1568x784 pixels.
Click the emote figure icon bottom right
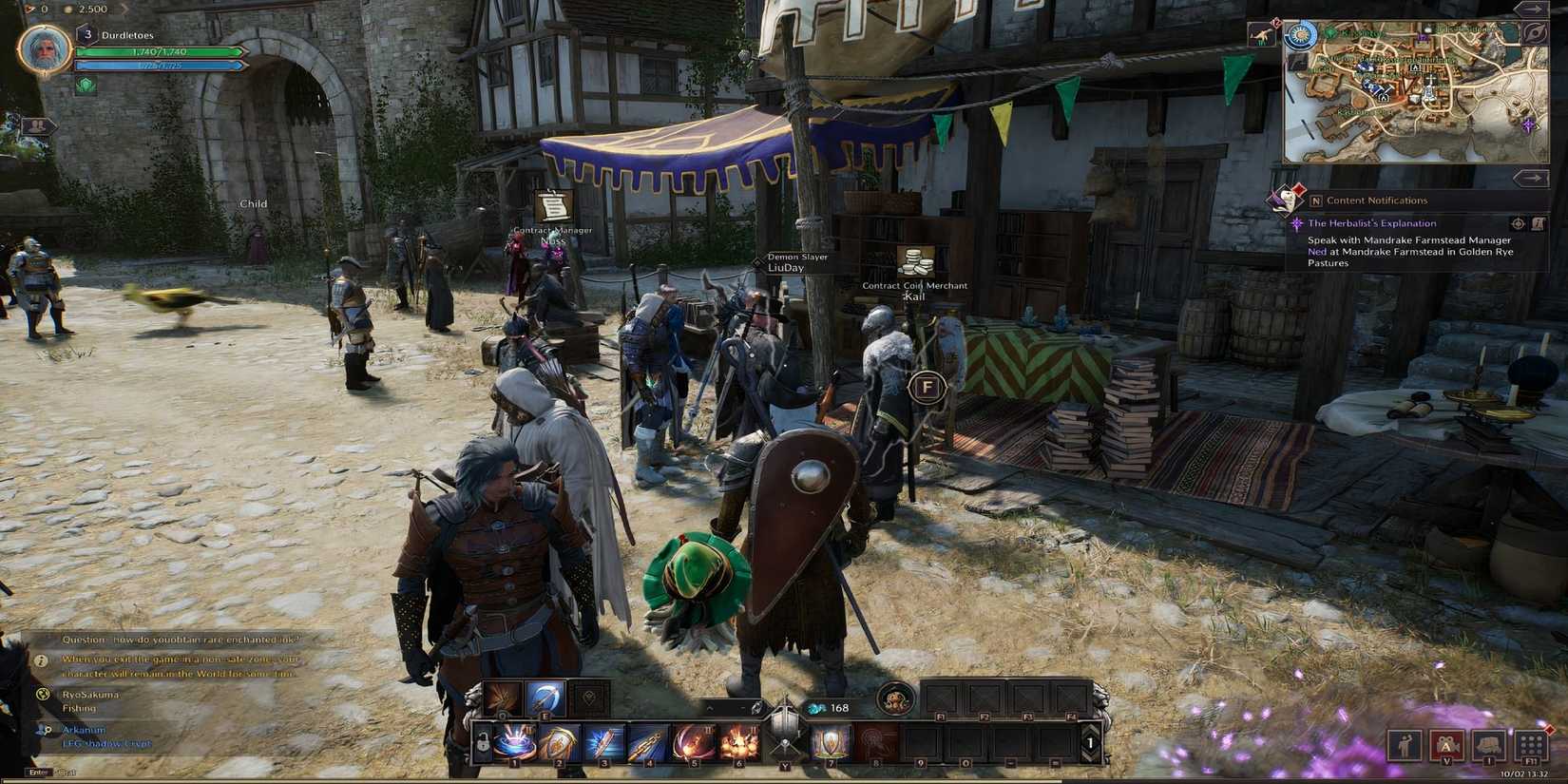point(1405,746)
